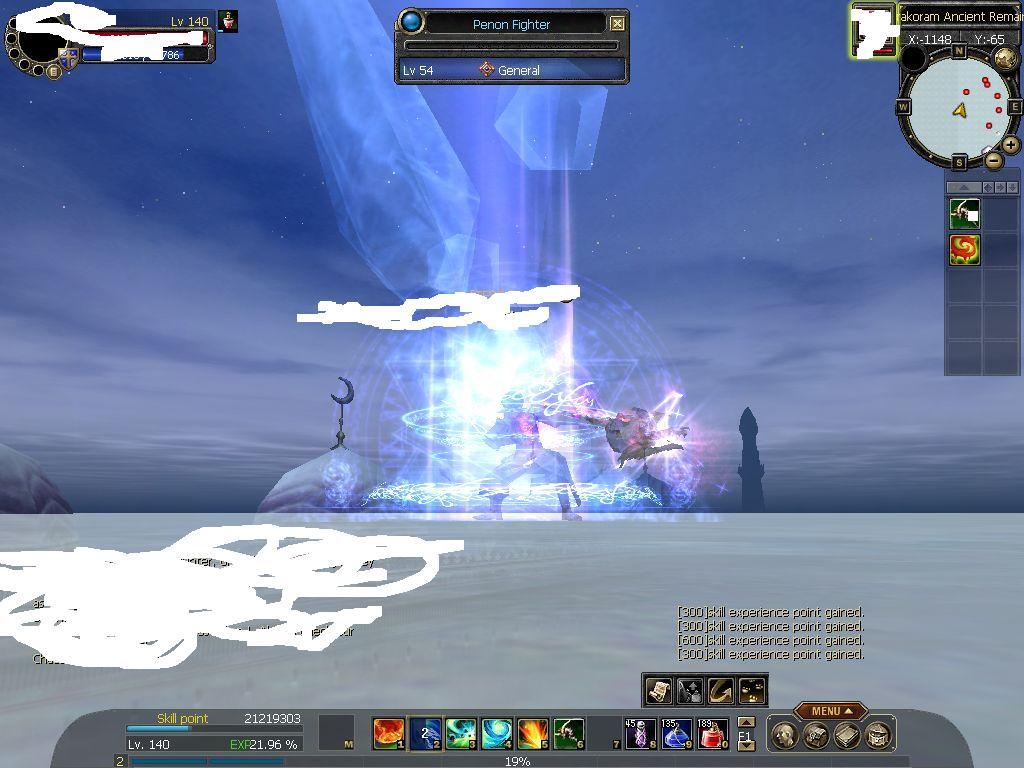The height and width of the screenshot is (768, 1024).
Task: Trigger the orange flame burst skill in slot 5
Action: (x=532, y=734)
